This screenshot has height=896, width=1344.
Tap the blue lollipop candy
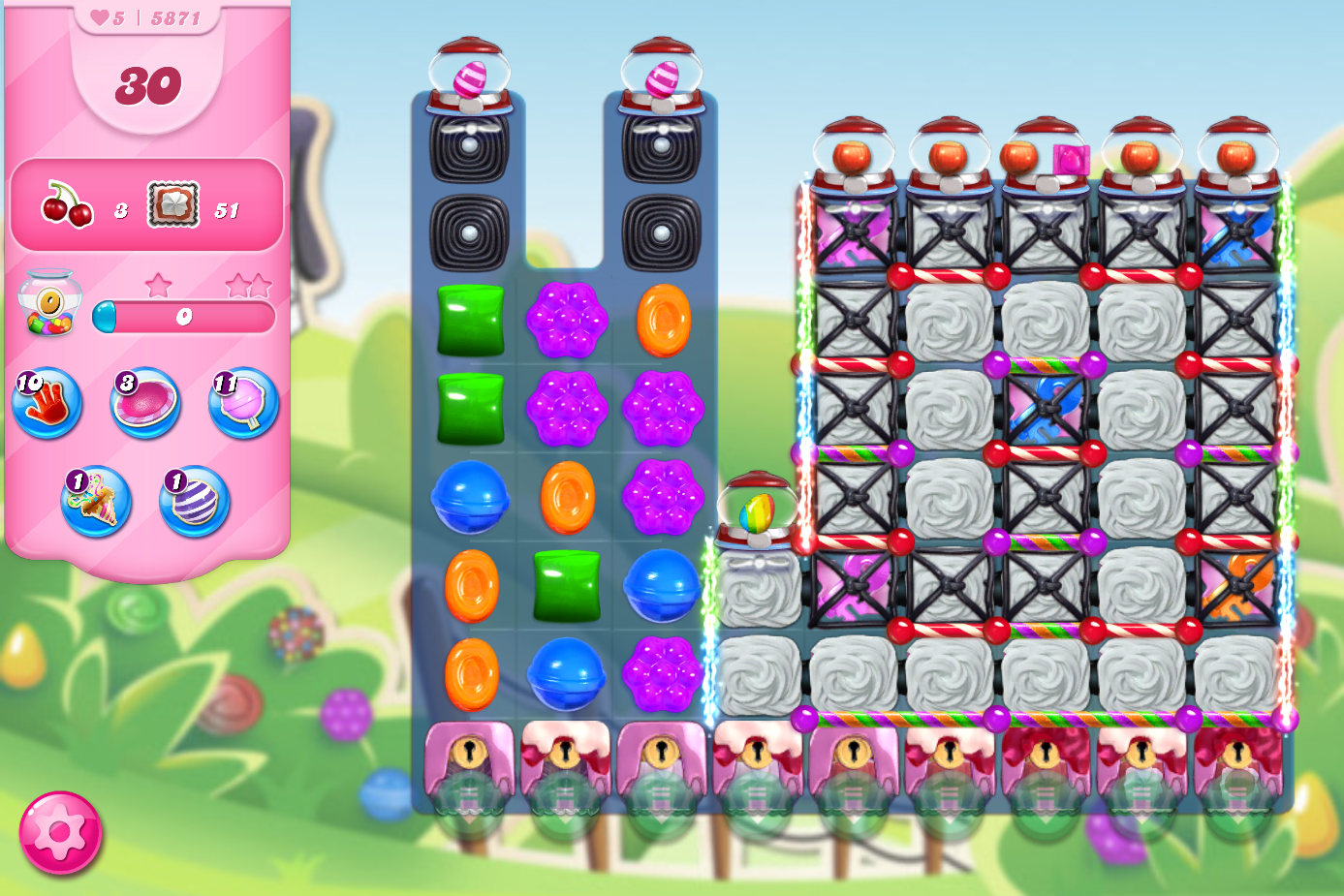point(473,503)
